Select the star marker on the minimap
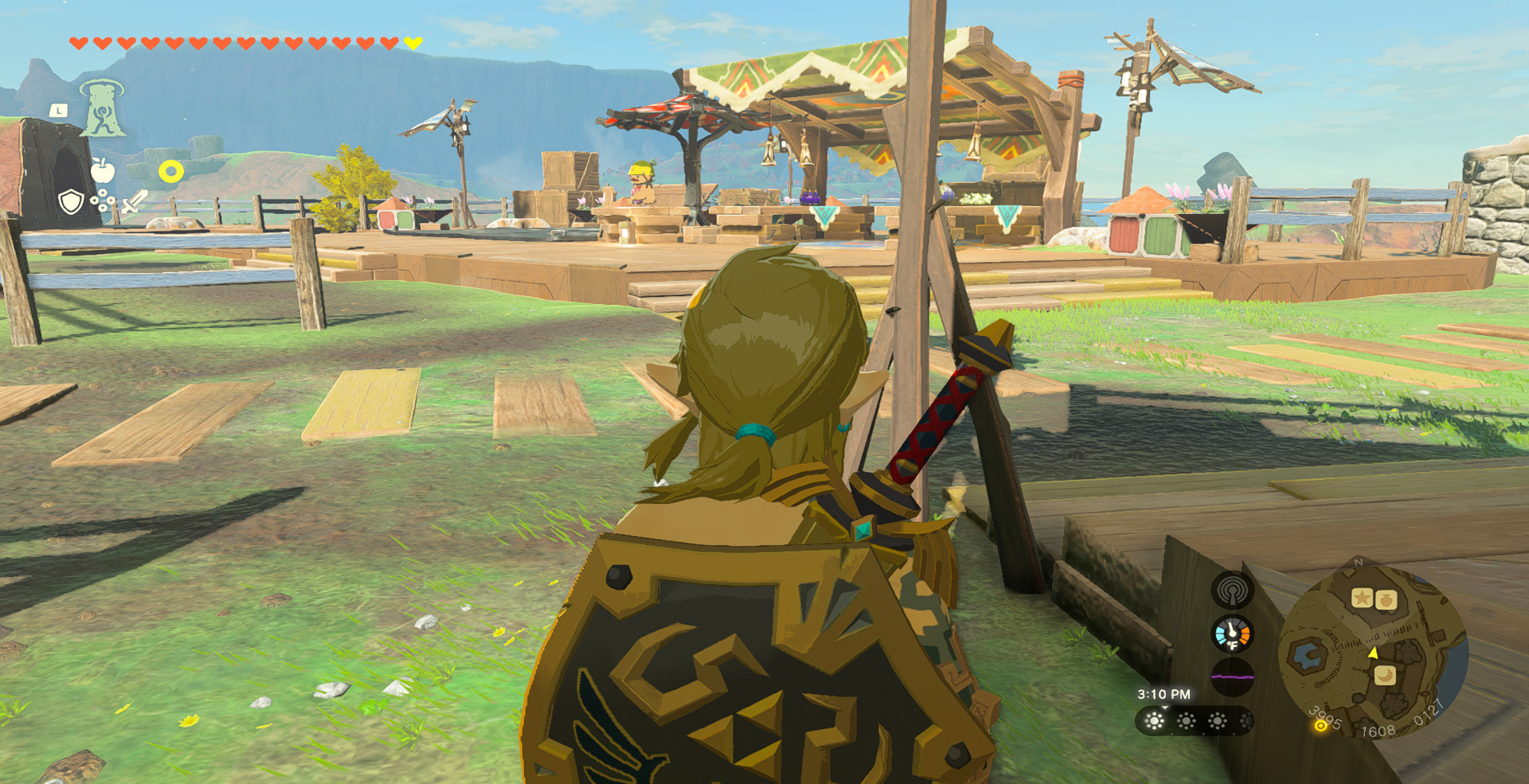The height and width of the screenshot is (784, 1529). click(x=1362, y=598)
